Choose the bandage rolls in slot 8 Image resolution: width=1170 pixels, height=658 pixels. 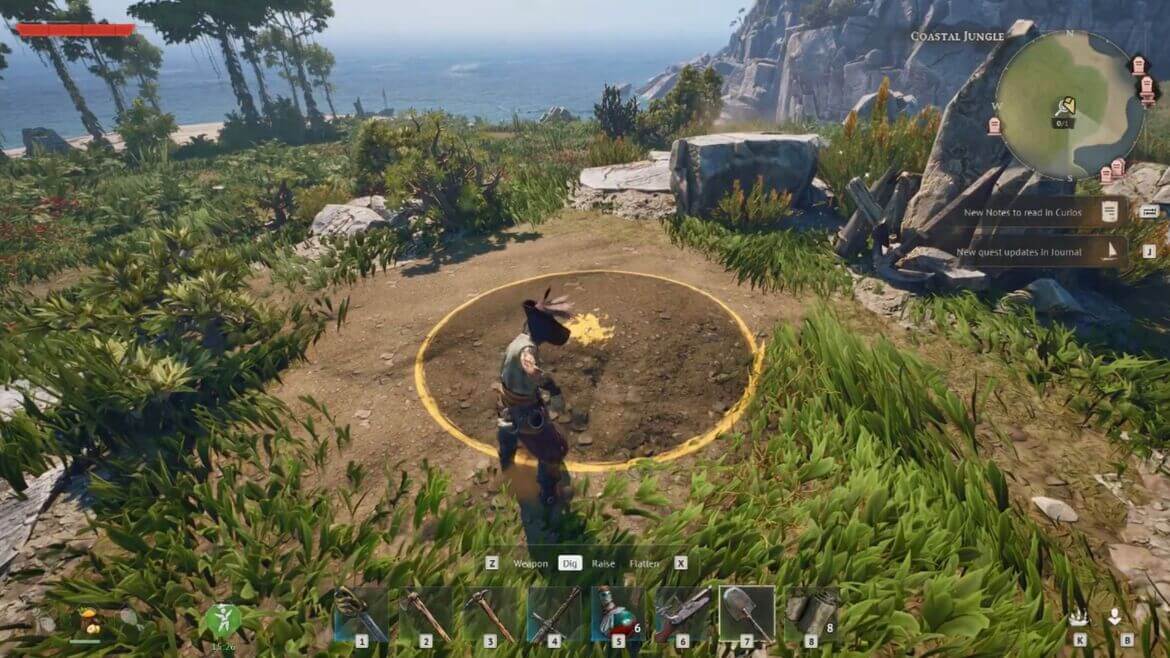[811, 612]
